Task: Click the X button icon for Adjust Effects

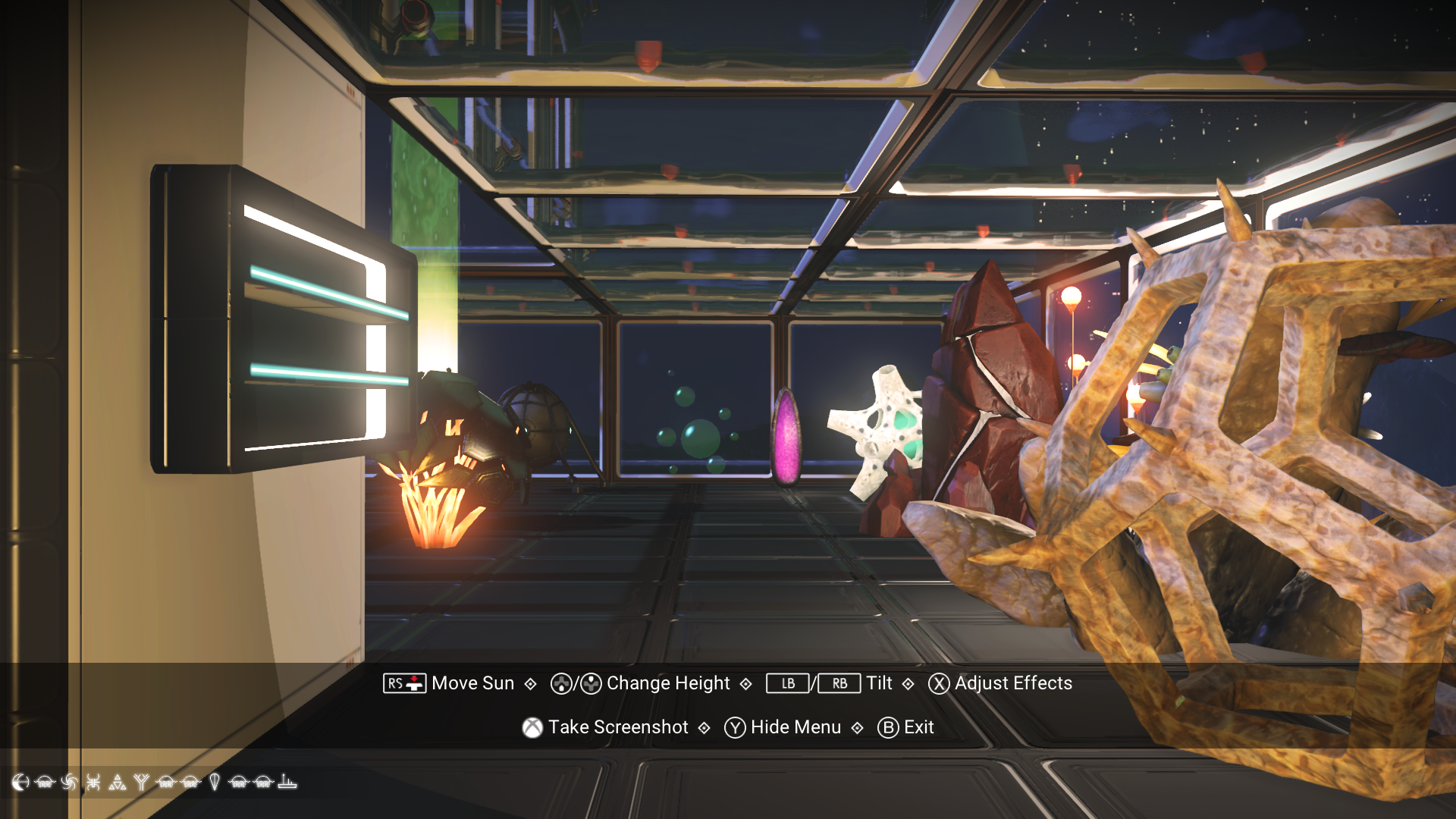Action: tap(937, 683)
